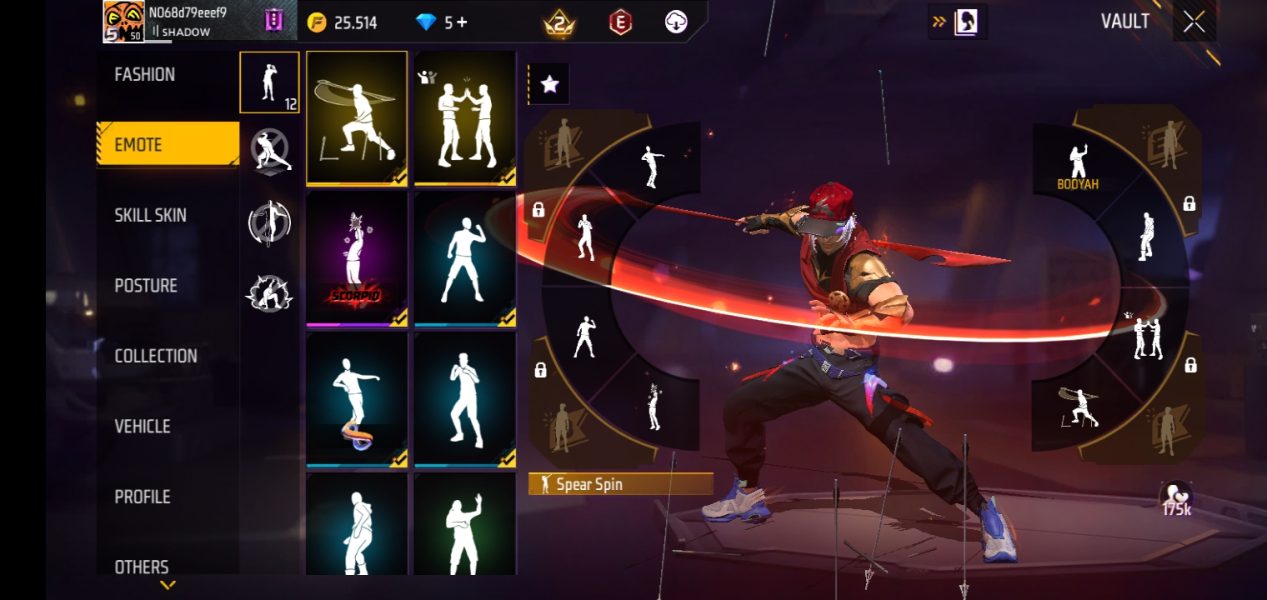Select the Spear Spin emote tile
Image resolution: width=1267 pixels, height=600 pixels.
pos(357,118)
